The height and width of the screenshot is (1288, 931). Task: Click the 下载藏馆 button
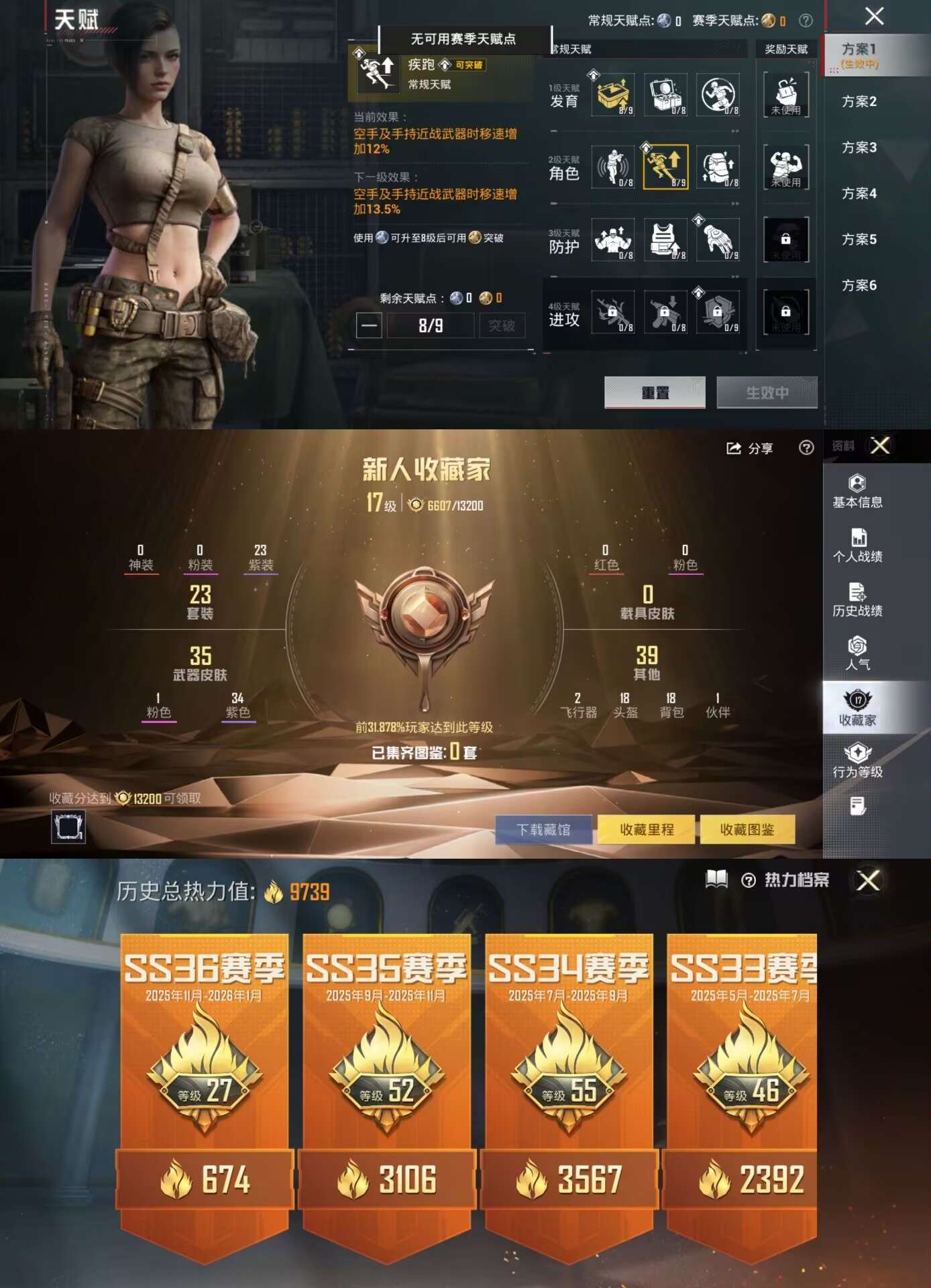[x=543, y=830]
